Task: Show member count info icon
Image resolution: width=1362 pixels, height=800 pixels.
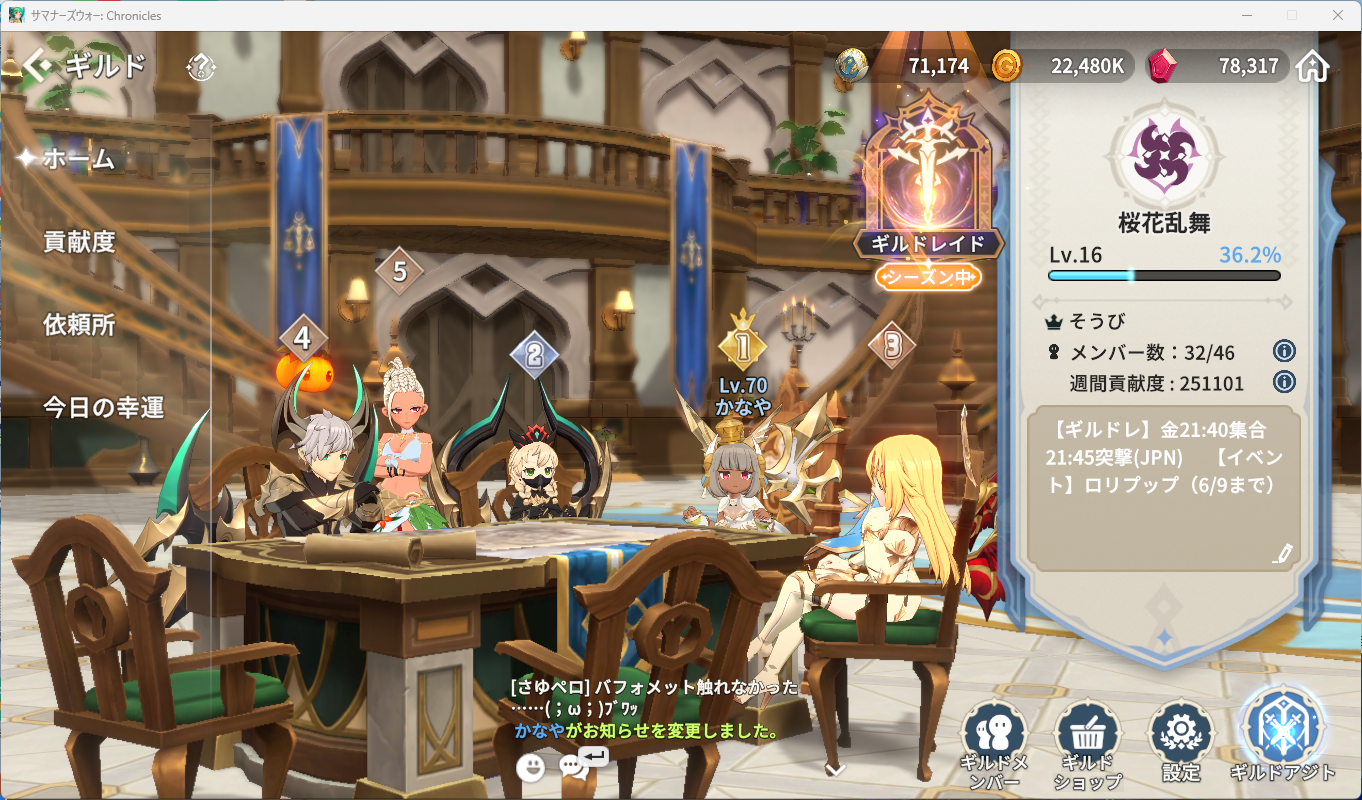Action: coord(1284,351)
